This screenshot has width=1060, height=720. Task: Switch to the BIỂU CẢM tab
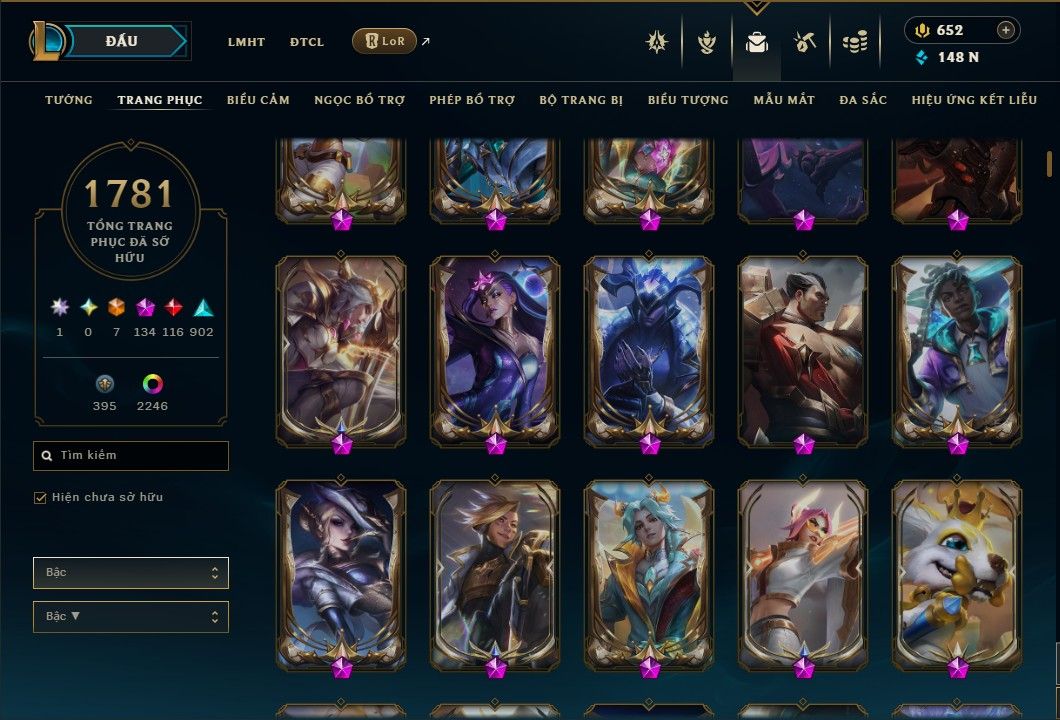point(258,100)
